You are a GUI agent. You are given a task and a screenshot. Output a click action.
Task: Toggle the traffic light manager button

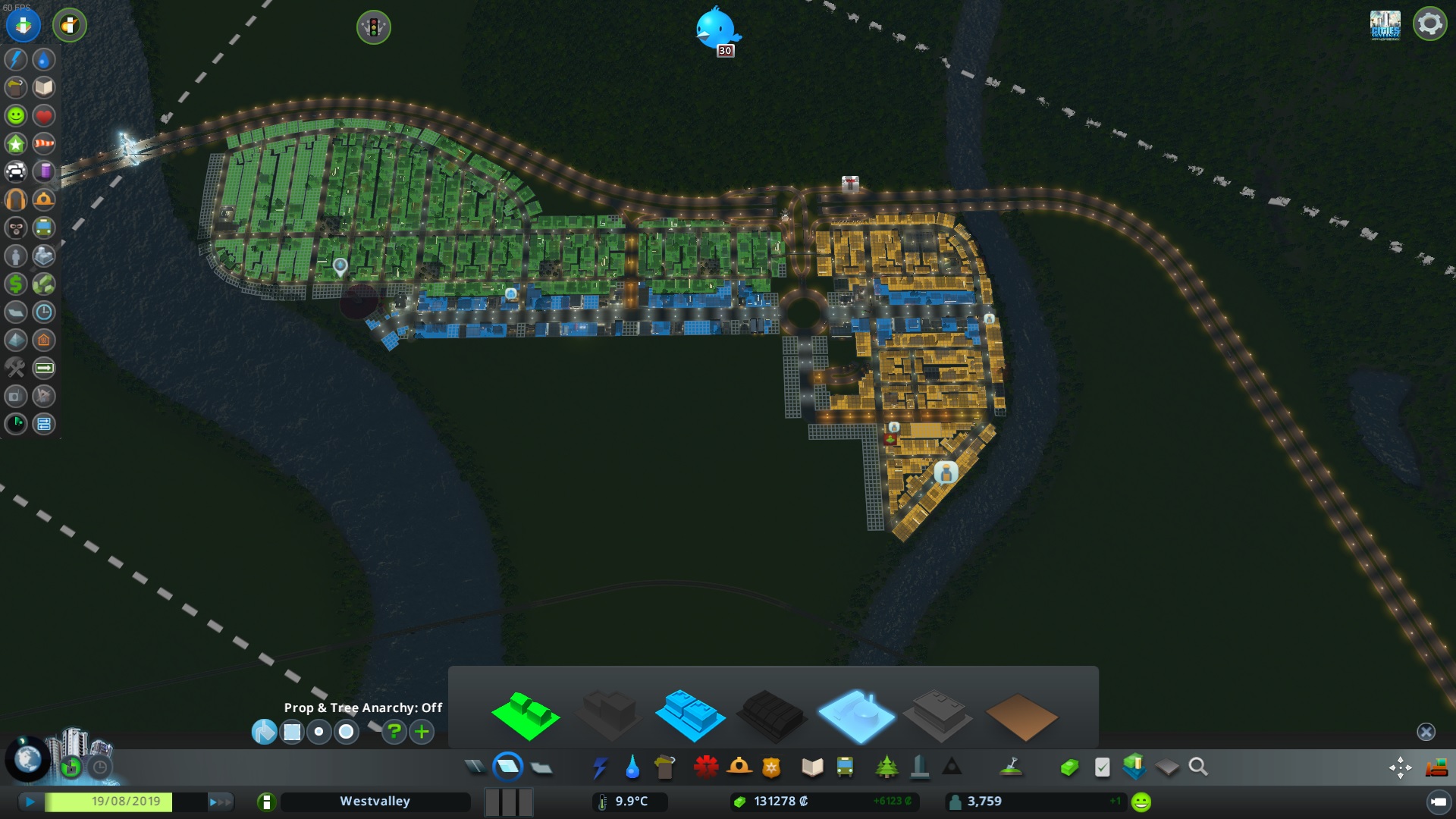[373, 27]
